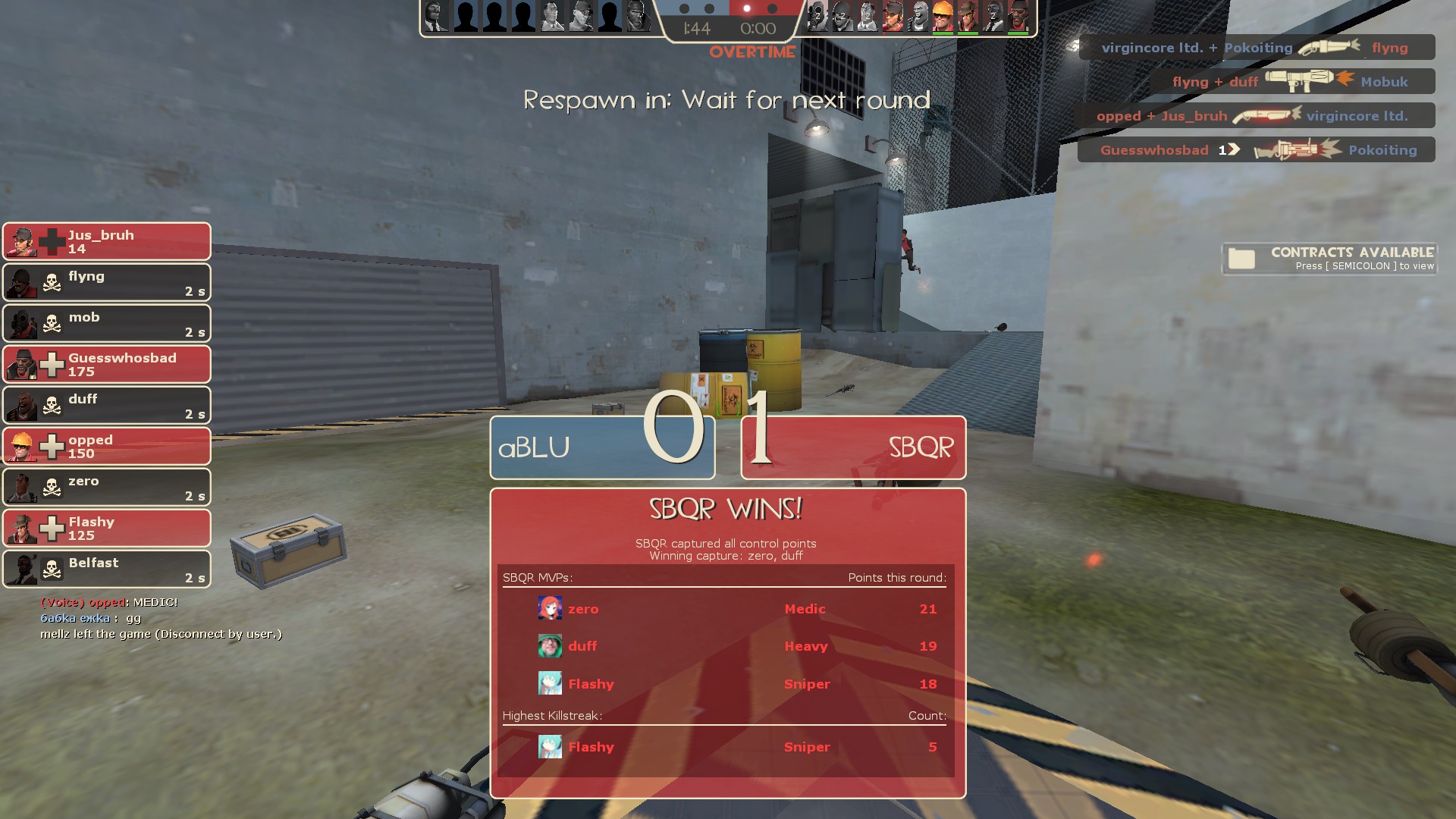Open the Contracts Available notification

pos(1329,259)
